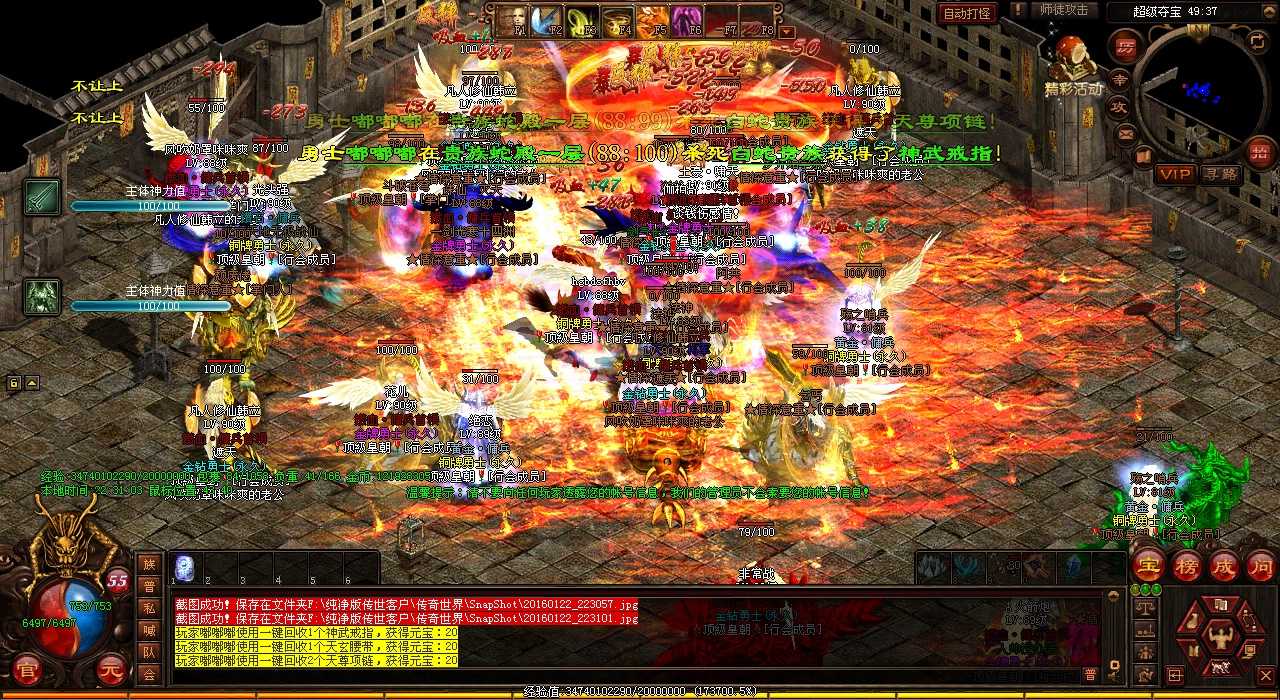Click the minimap refresh arrows button
This screenshot has height=700, width=1280.
click(1258, 41)
